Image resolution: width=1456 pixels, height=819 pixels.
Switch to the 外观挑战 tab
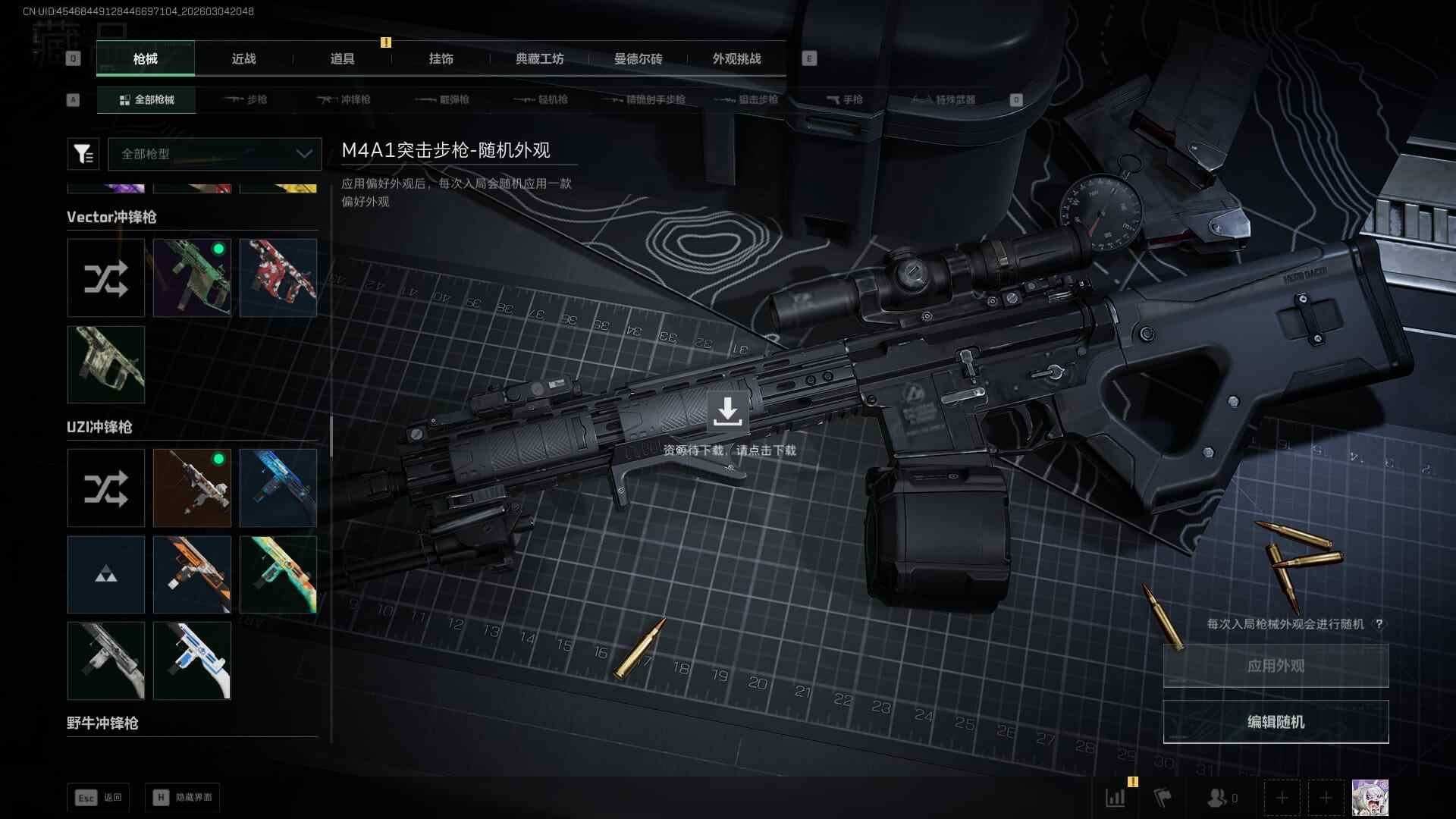pos(736,58)
